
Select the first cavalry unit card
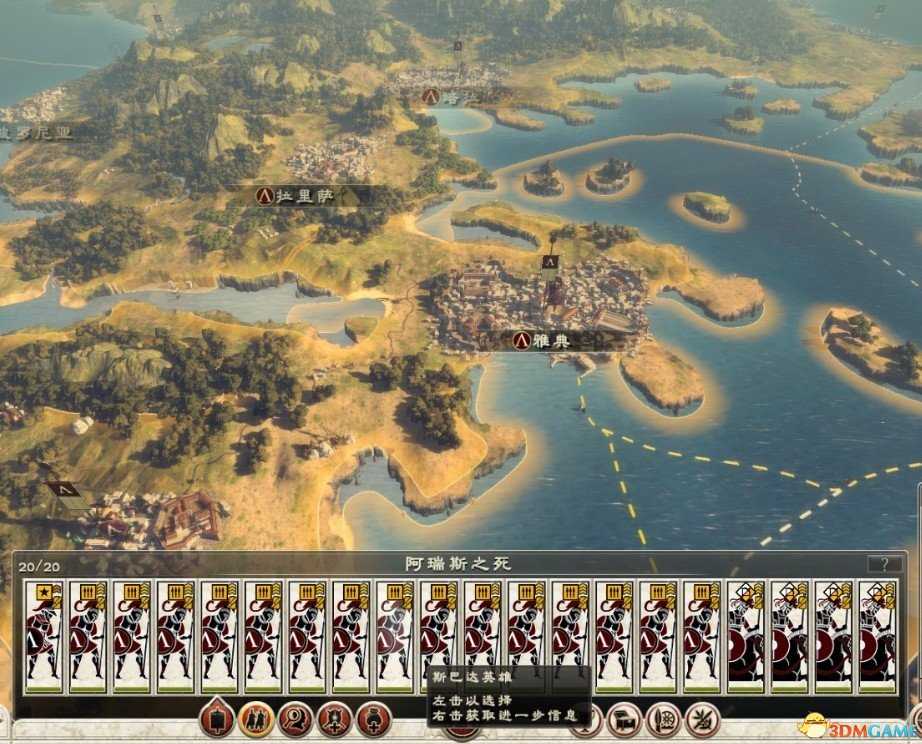745,636
